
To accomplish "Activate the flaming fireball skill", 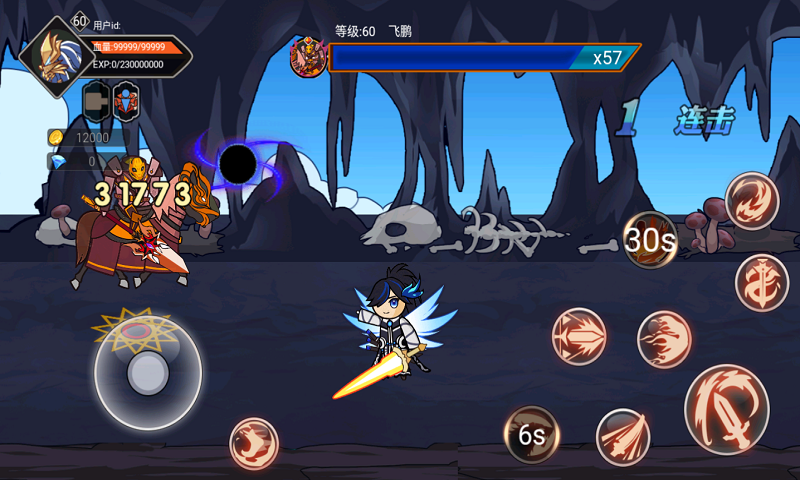I will pos(664,339).
